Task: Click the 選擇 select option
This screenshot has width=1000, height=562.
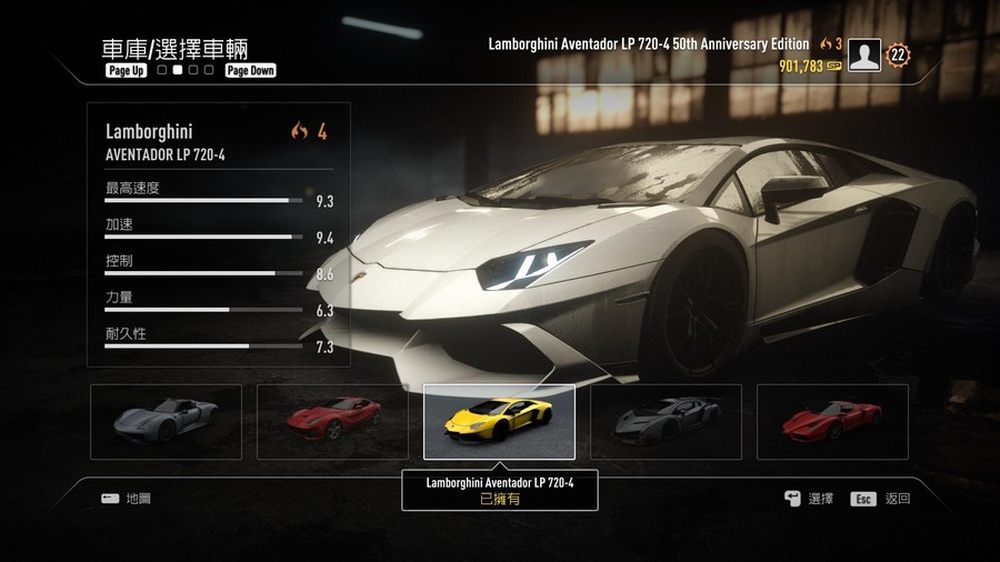Action: coord(820,499)
